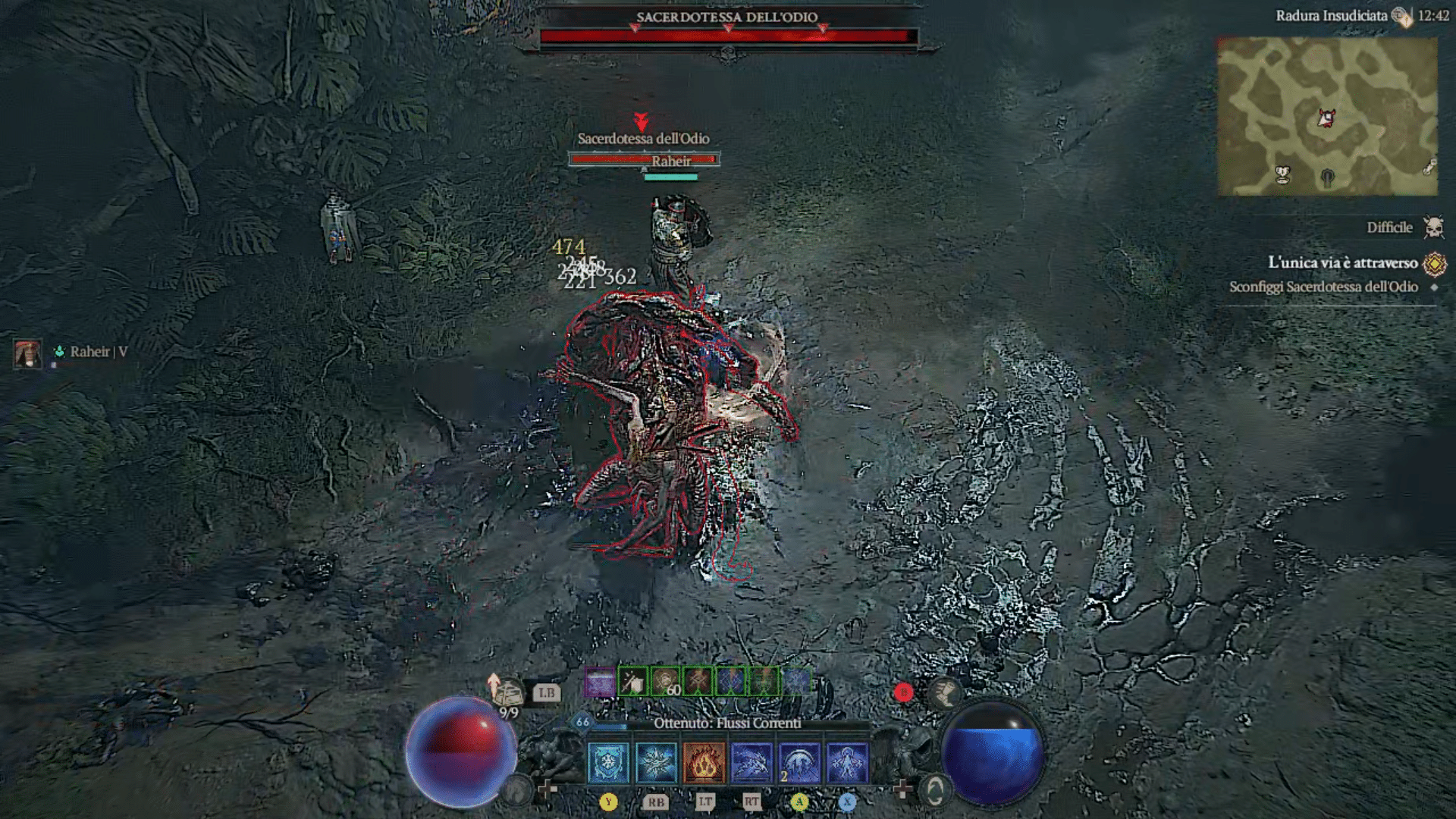This screenshot has width=1456, height=819.
Task: Click the Difficile difficulty skull icon
Action: [x=1433, y=227]
